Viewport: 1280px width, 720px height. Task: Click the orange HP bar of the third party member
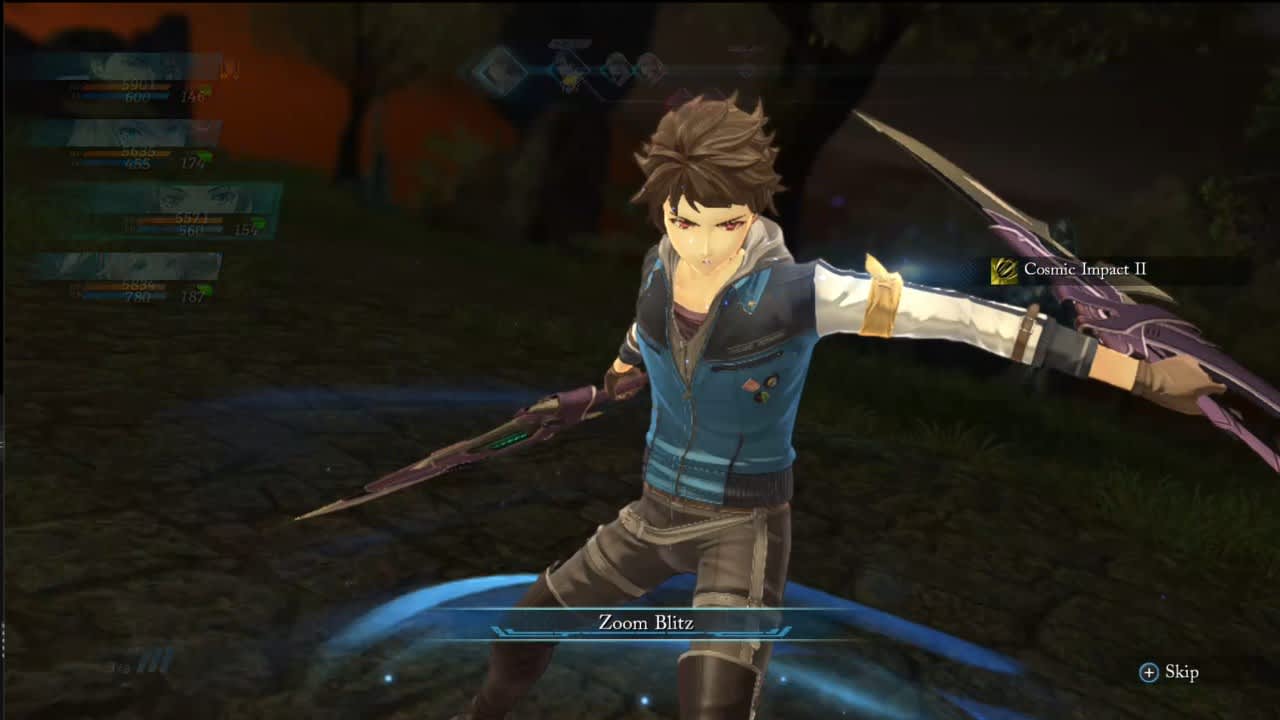point(180,221)
